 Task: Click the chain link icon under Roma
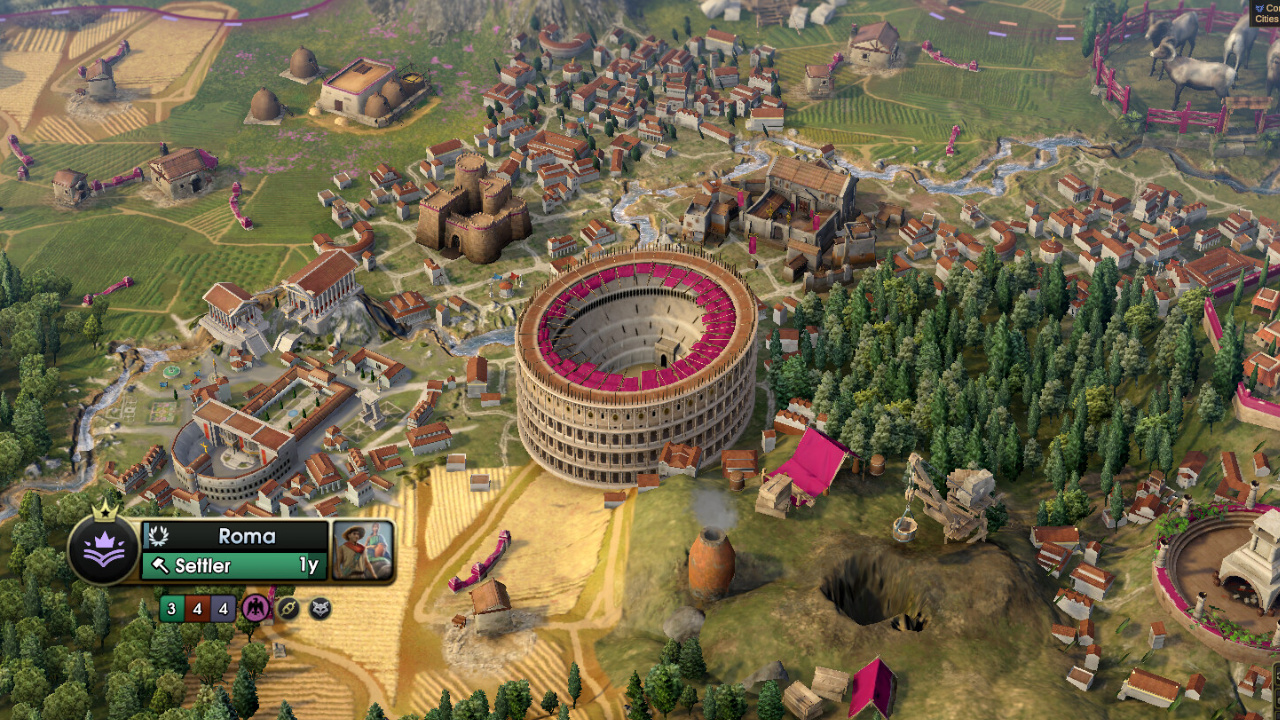(288, 608)
